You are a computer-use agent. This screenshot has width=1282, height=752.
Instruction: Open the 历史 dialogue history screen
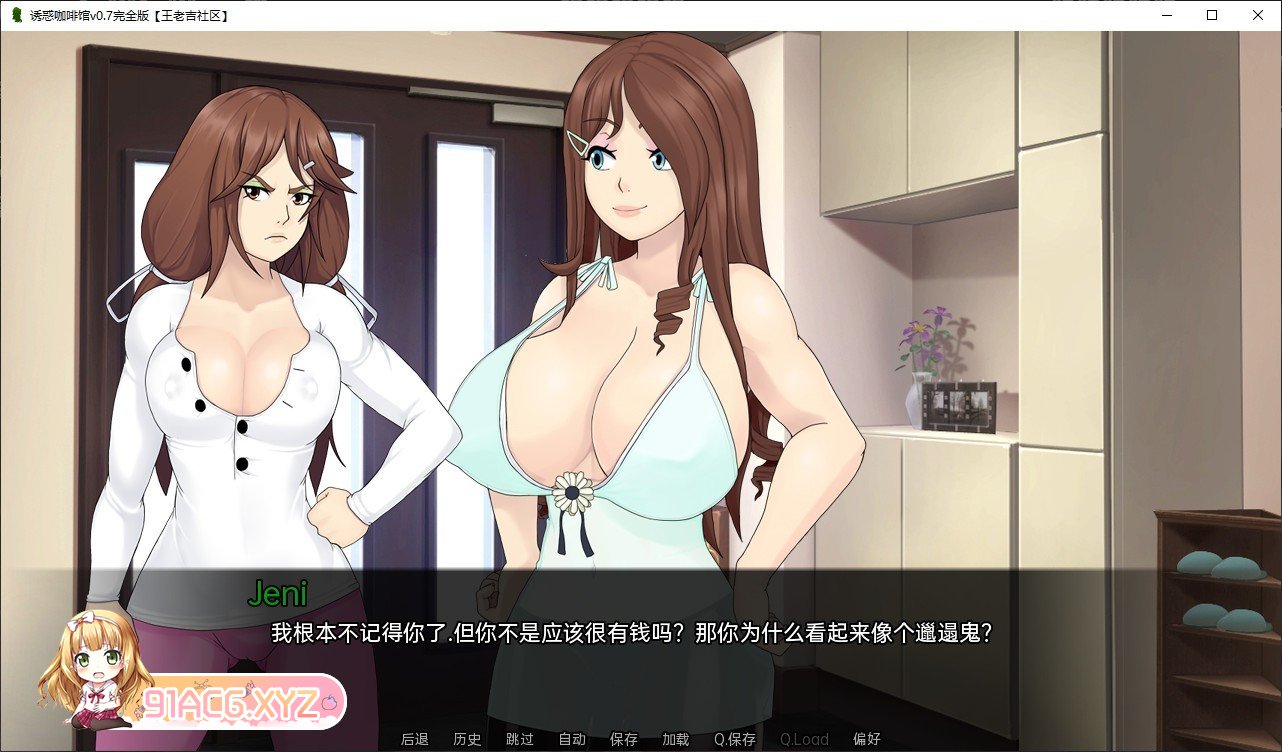pyautogui.click(x=466, y=740)
